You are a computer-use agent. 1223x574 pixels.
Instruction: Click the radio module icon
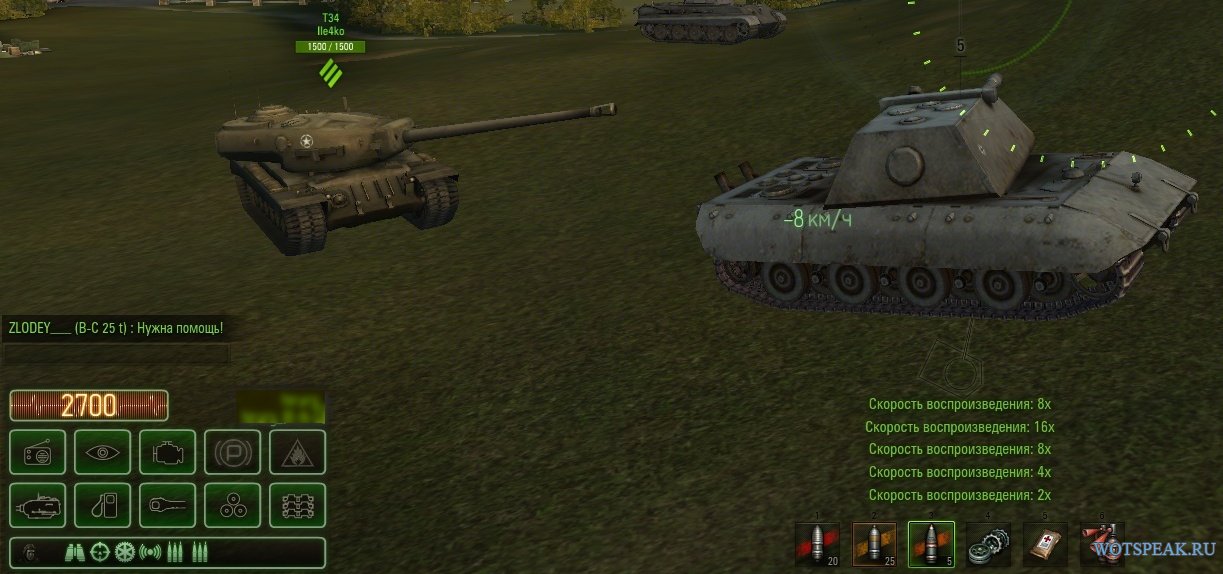(x=38, y=452)
